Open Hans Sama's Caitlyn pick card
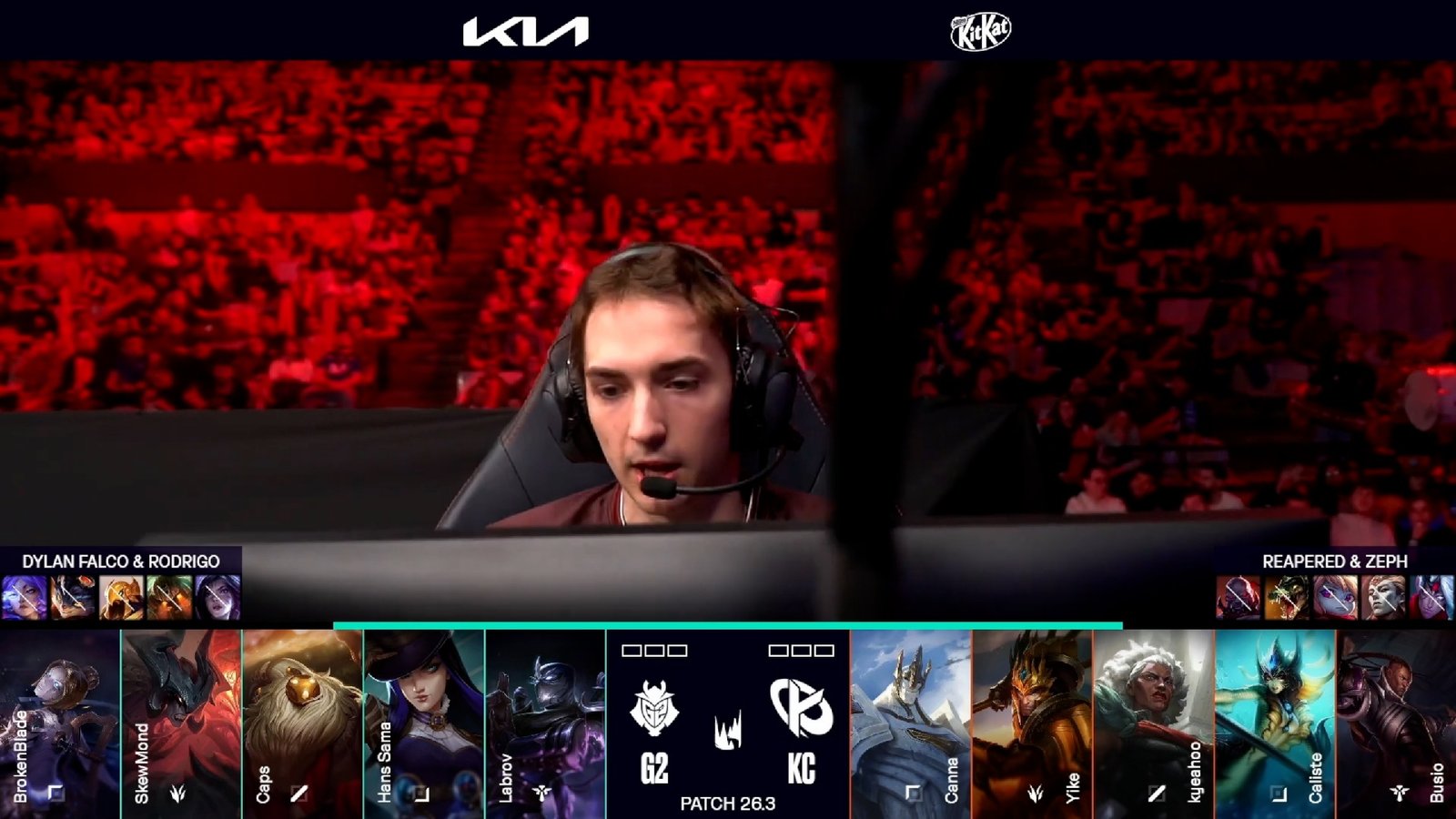This screenshot has height=819, width=1456. tap(424, 723)
